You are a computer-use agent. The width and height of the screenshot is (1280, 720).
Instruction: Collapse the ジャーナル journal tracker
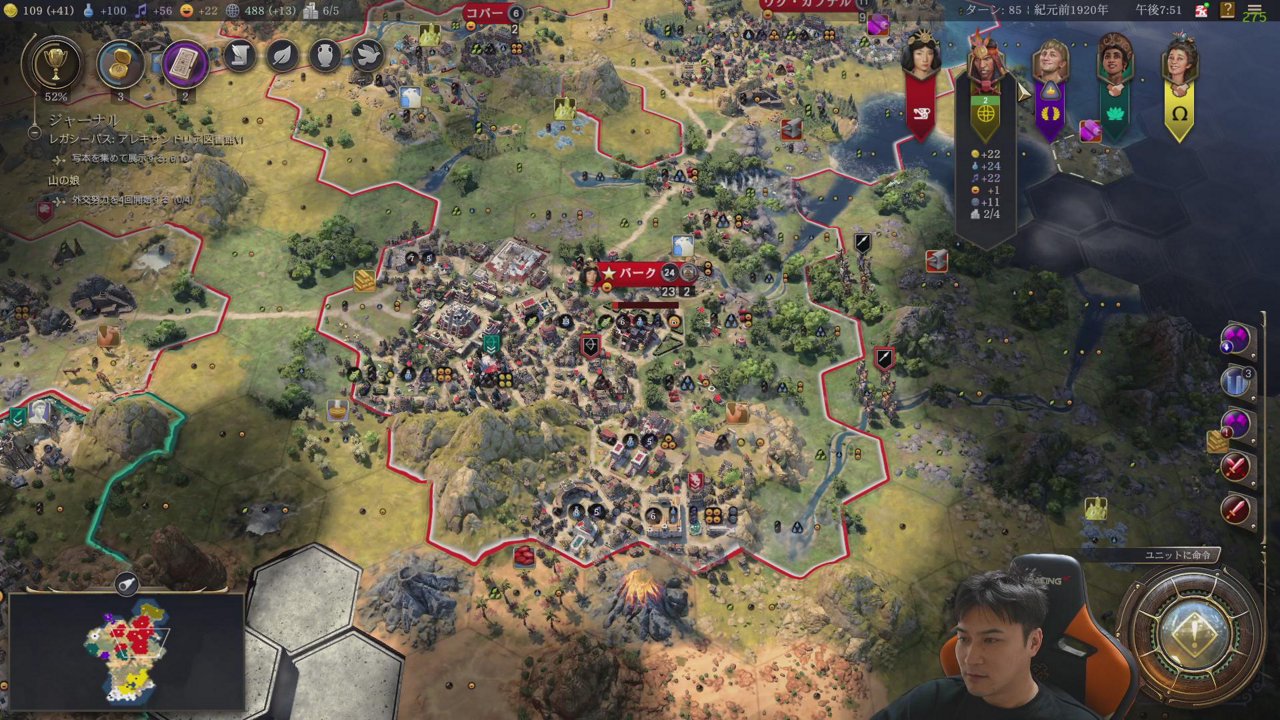pos(34,131)
